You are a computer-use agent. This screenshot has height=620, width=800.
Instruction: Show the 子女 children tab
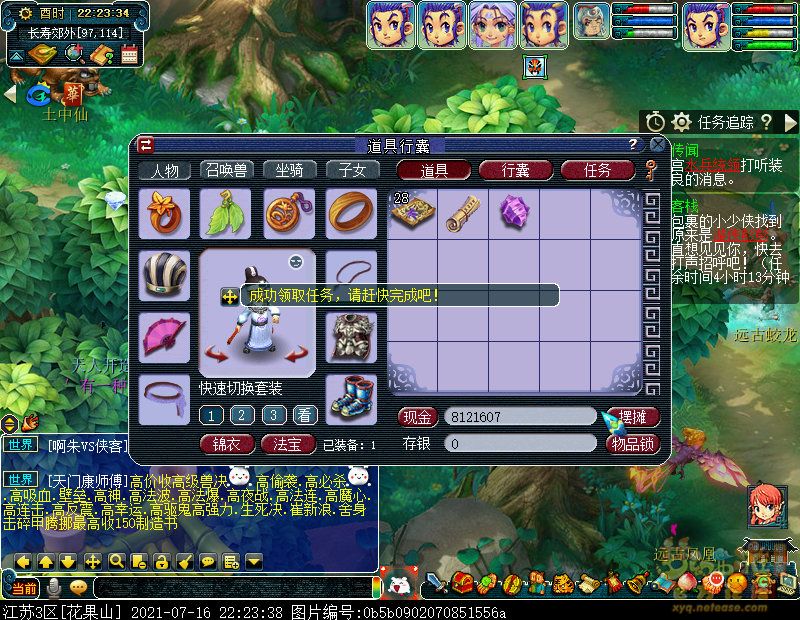351,170
